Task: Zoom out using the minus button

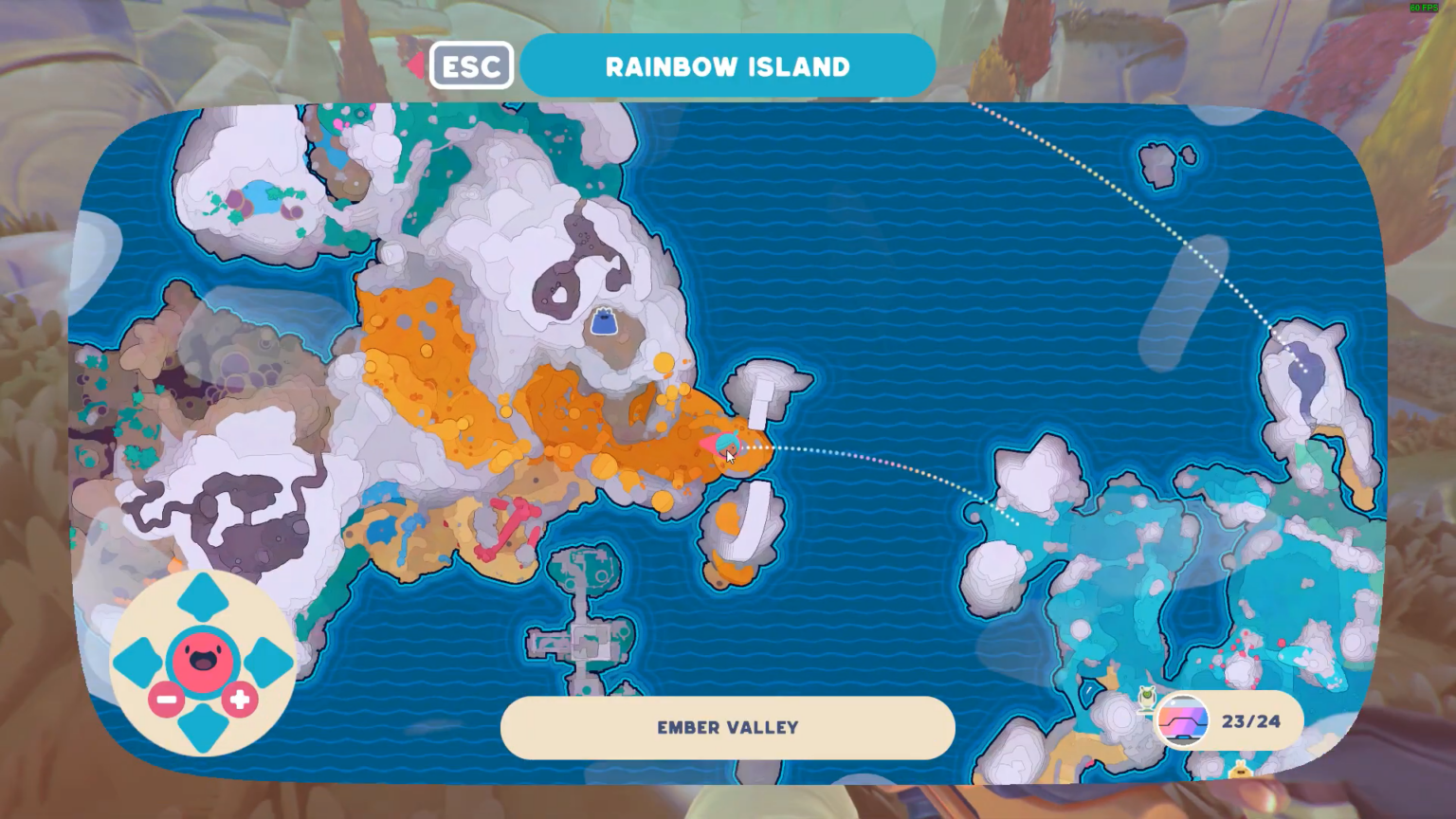Action: point(165,701)
